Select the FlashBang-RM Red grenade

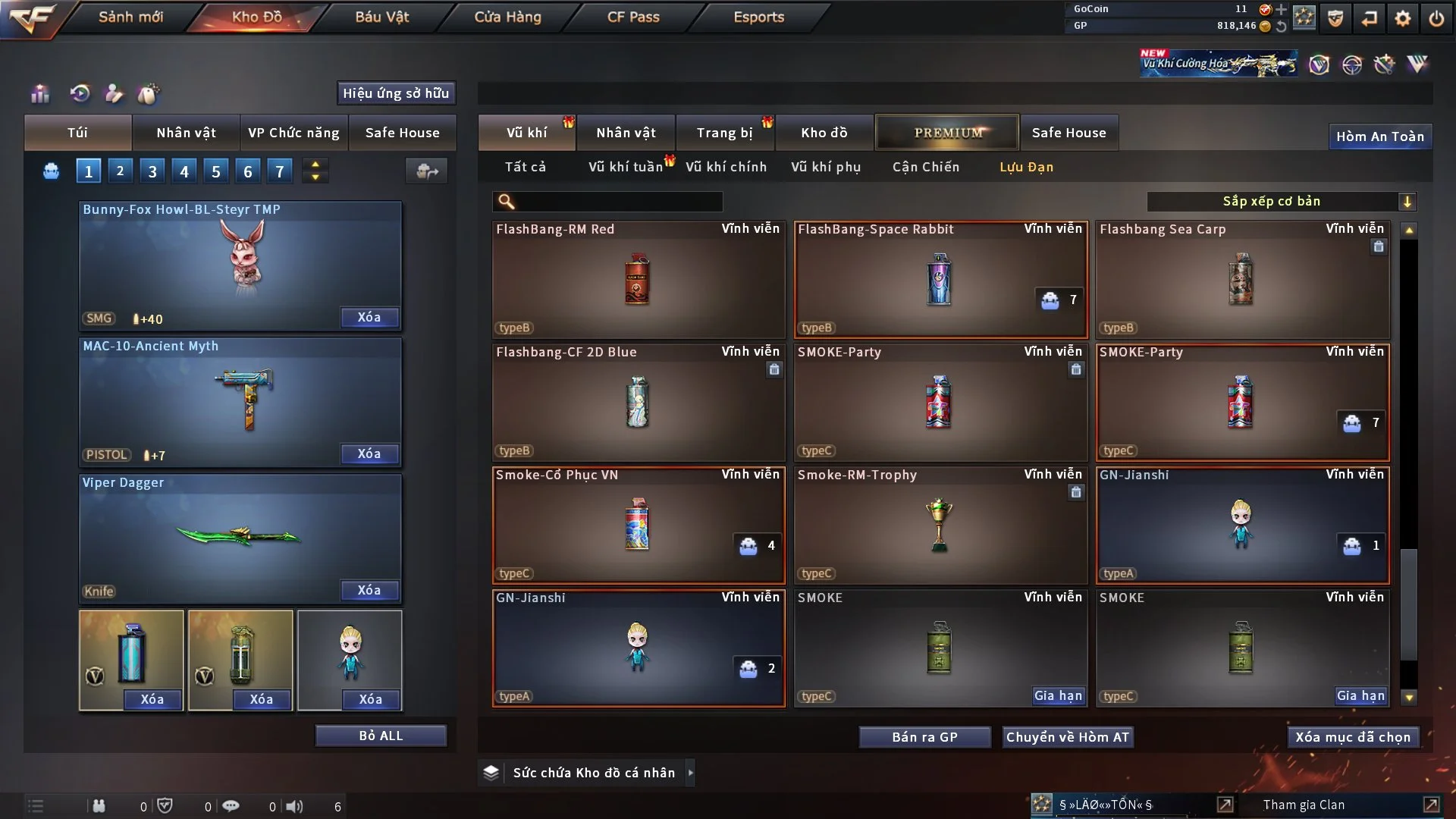coord(638,279)
